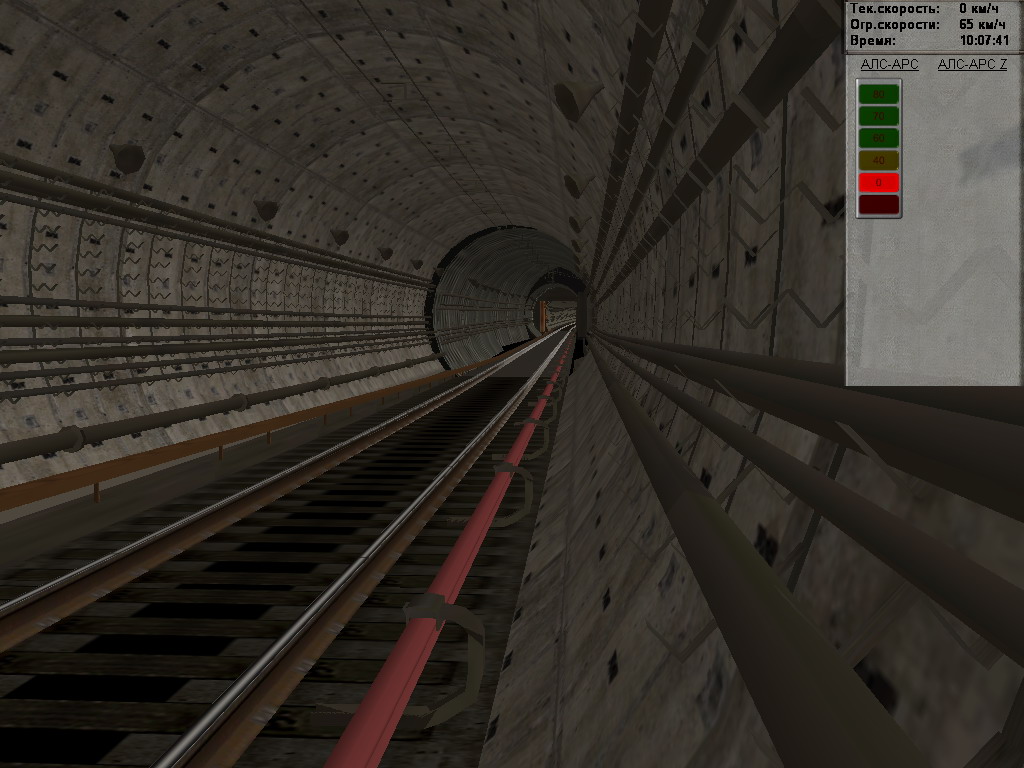Switch to the АЛС-АРС Z label
This screenshot has height=768, width=1024.
(x=972, y=64)
